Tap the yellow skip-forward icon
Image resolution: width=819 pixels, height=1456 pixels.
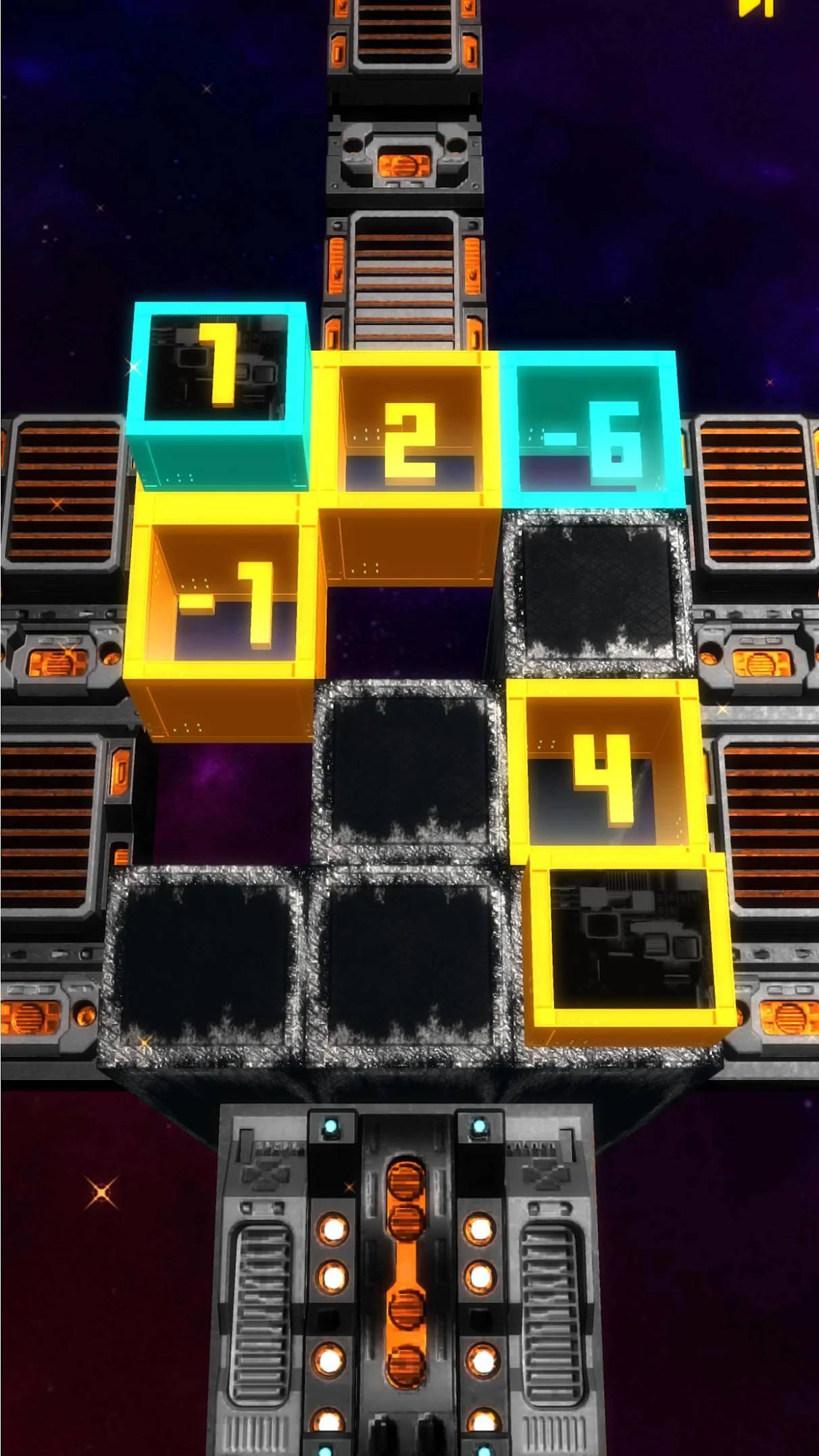755,7
